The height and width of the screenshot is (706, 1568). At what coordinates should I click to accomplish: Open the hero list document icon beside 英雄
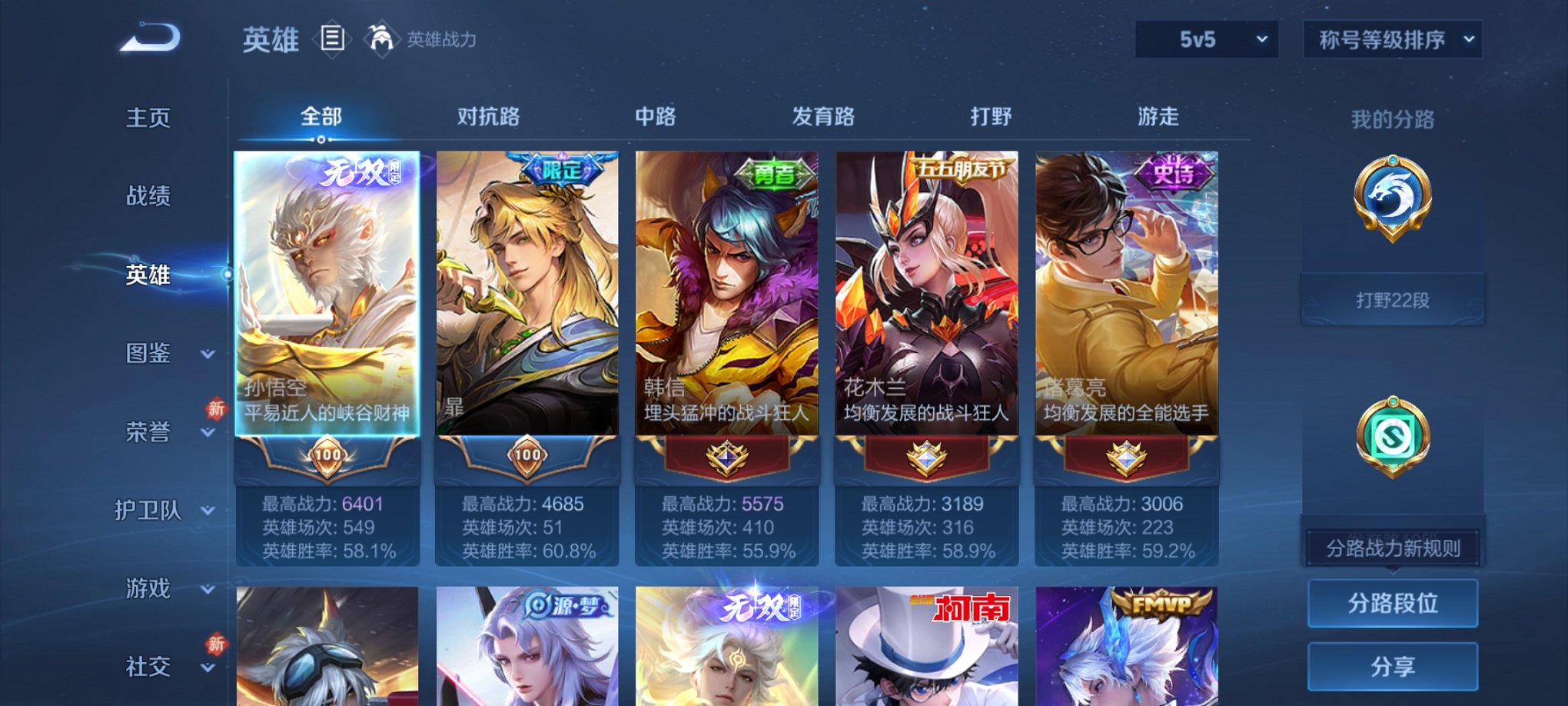pyautogui.click(x=332, y=40)
